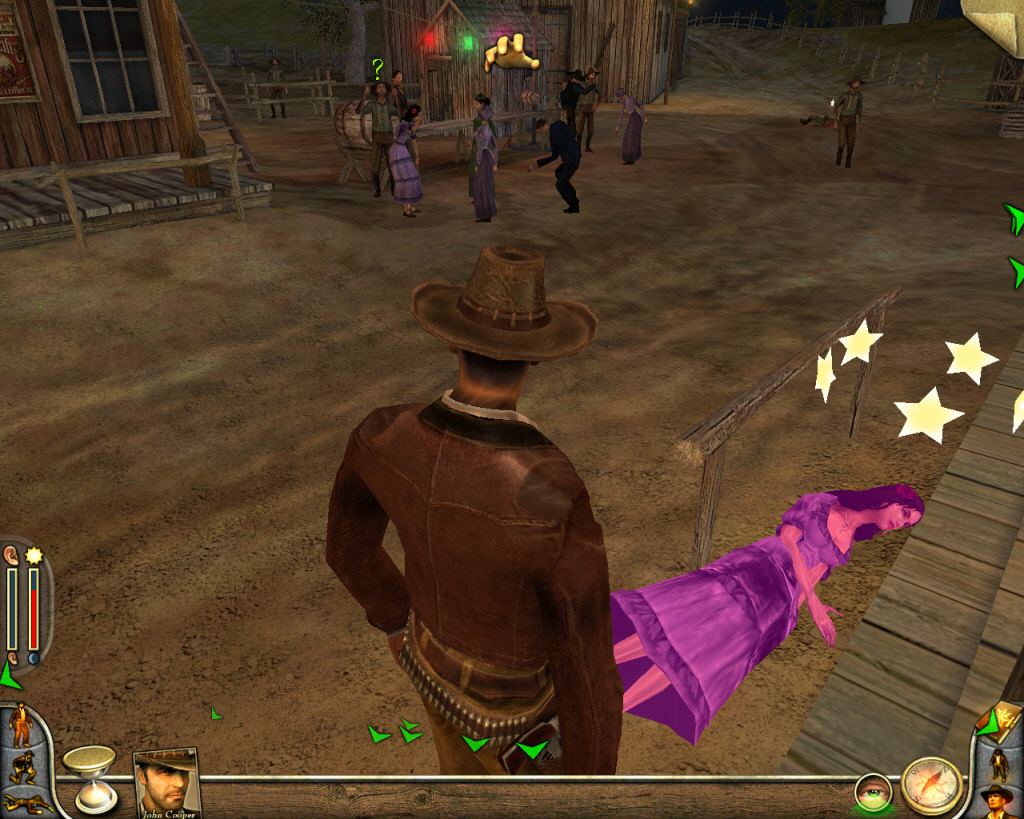The height and width of the screenshot is (819, 1024).
Task: Select John Cooper's character portrait
Action: [165, 782]
